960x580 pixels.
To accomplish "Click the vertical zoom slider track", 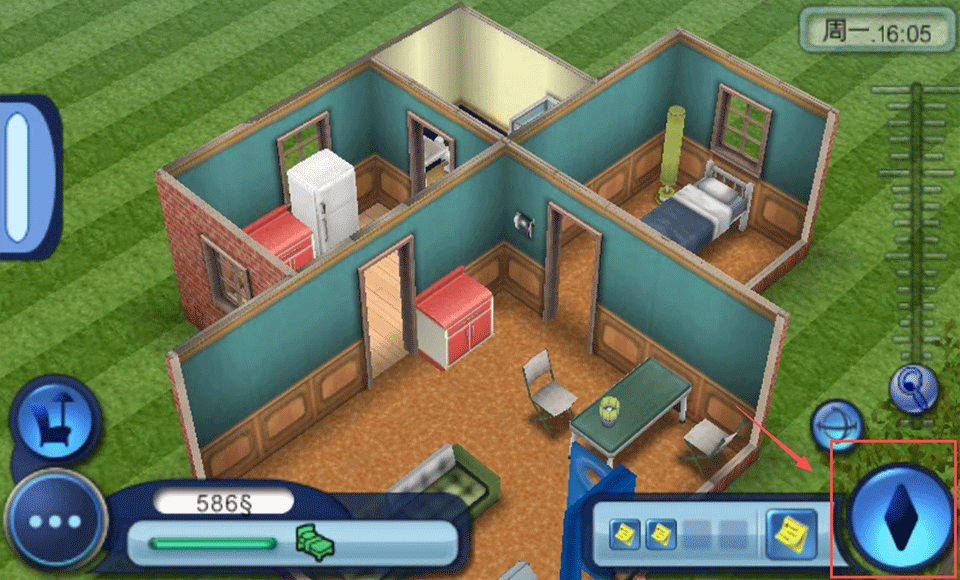I will [x=915, y=220].
